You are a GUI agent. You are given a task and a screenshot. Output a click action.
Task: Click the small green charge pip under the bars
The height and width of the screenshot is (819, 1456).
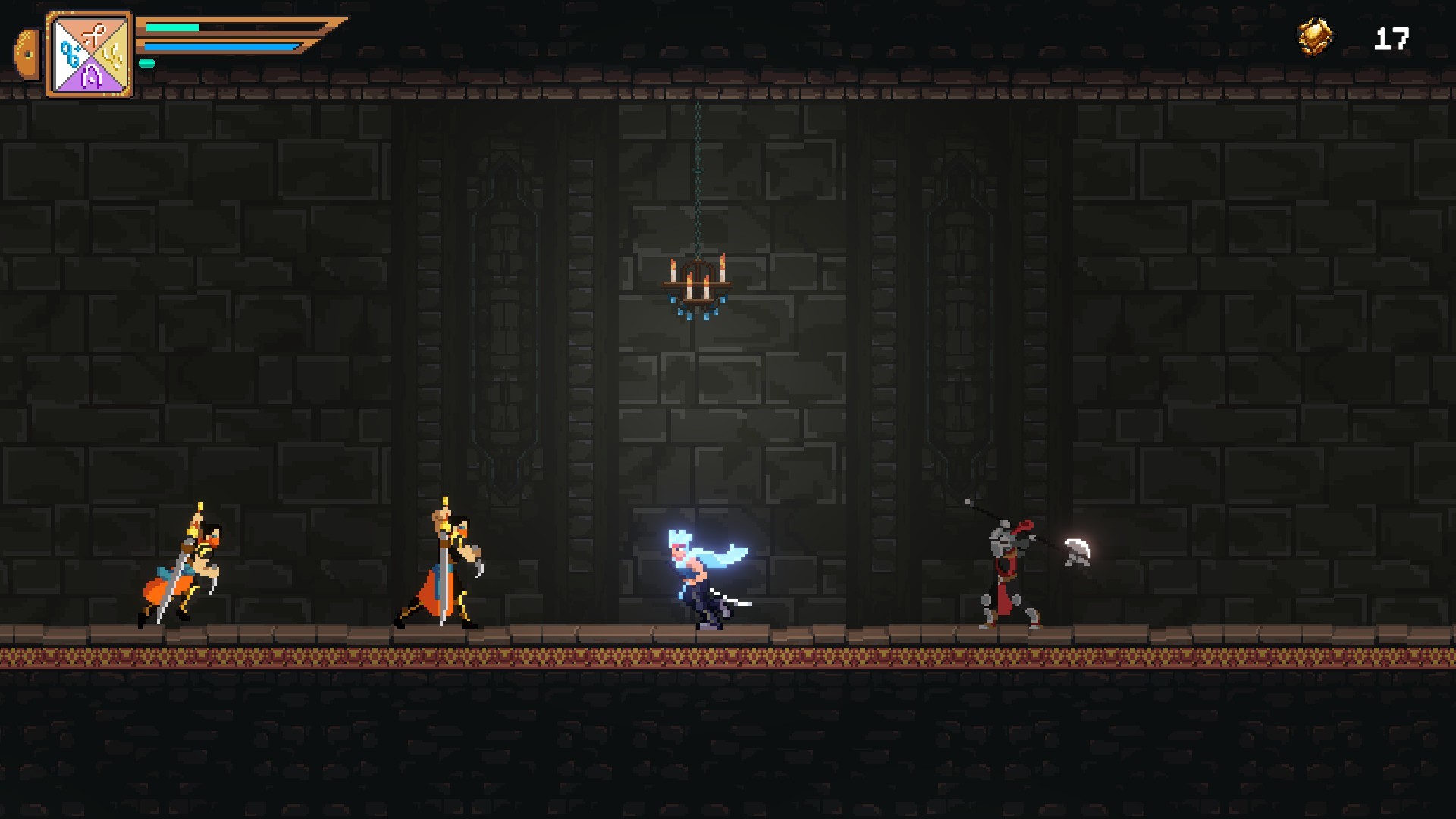click(x=146, y=64)
